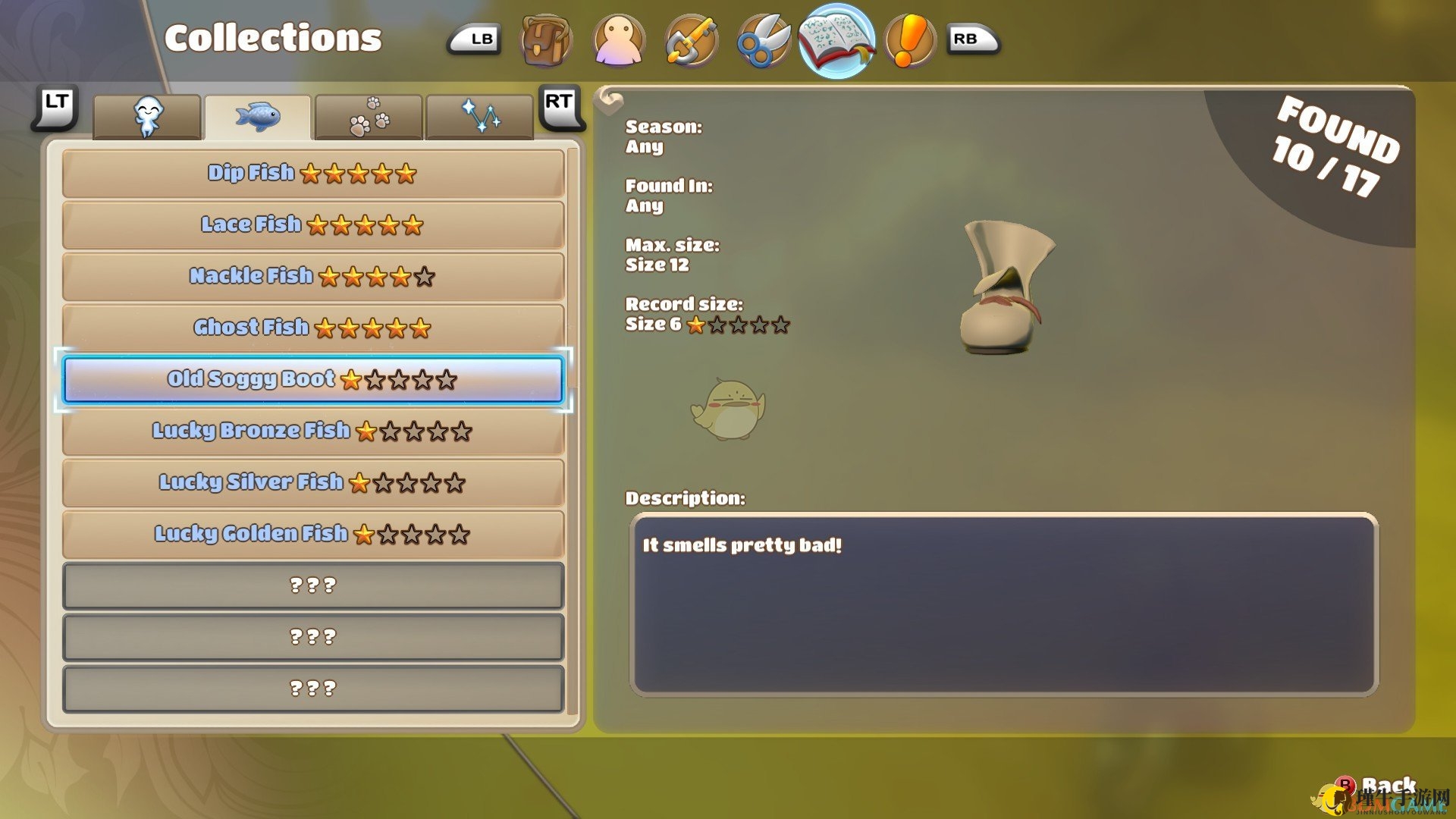Open the backpack inventory menu
This screenshot has width=1456, height=819.
545,41
